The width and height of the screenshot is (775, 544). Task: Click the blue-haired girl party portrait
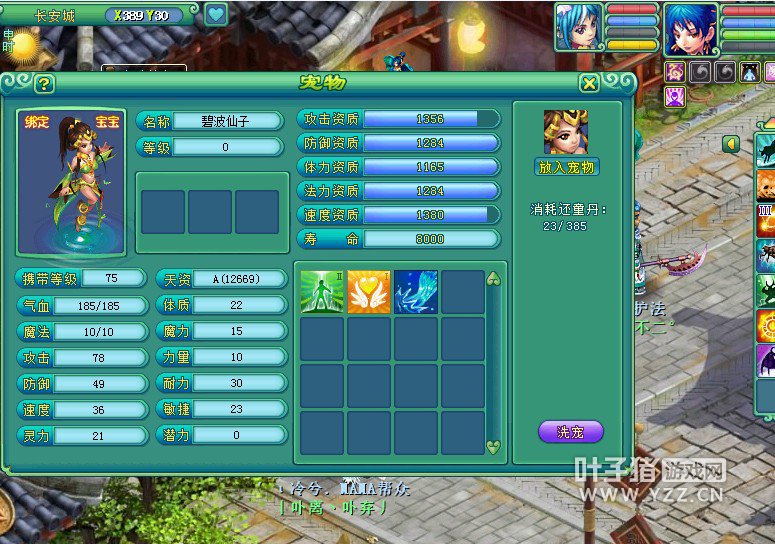click(579, 27)
